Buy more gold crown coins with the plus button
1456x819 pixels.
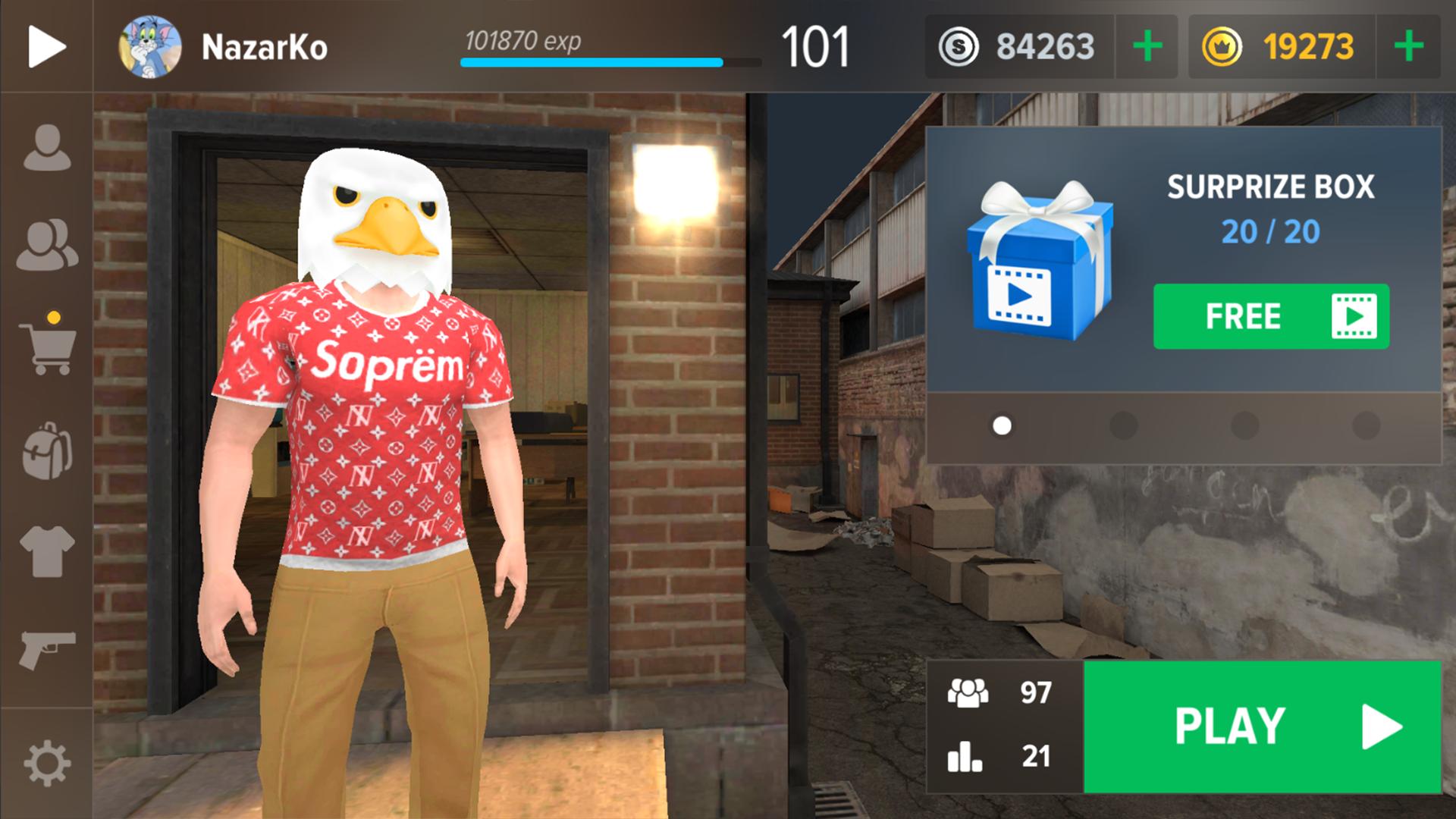click(x=1408, y=47)
